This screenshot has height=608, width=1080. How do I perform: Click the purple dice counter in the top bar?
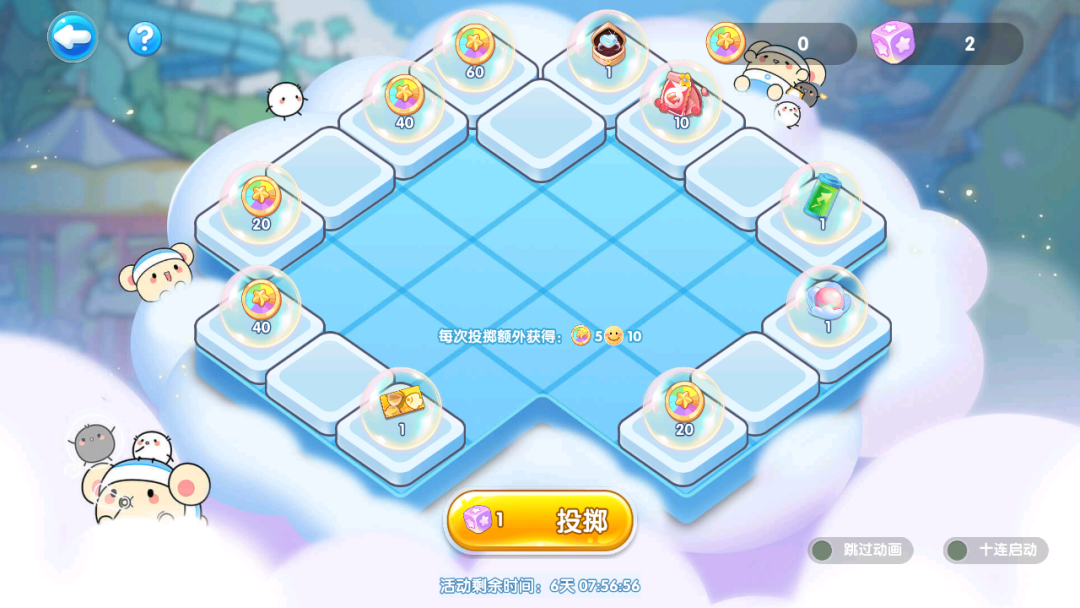(946, 44)
